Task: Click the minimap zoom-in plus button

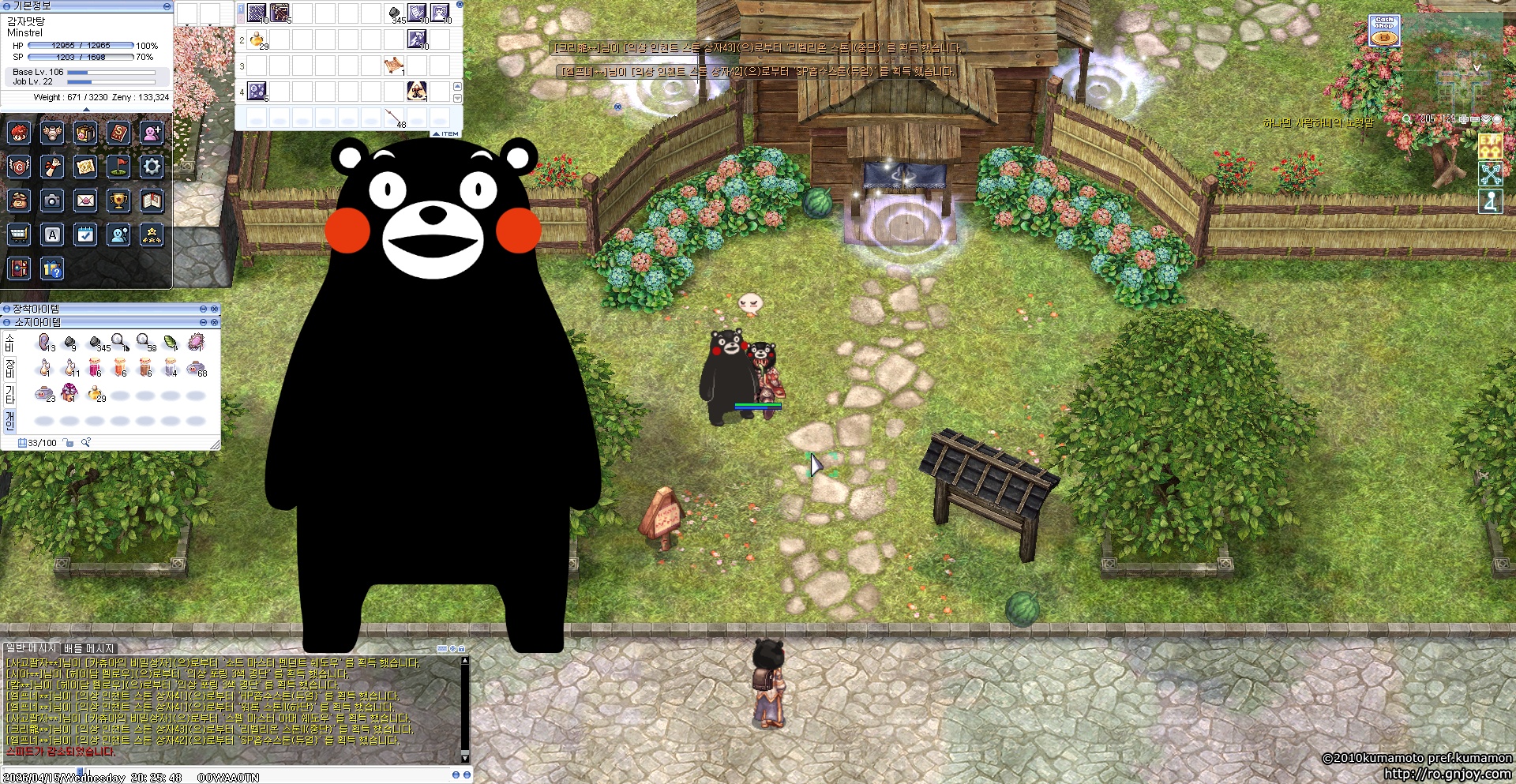Action: [x=1463, y=119]
